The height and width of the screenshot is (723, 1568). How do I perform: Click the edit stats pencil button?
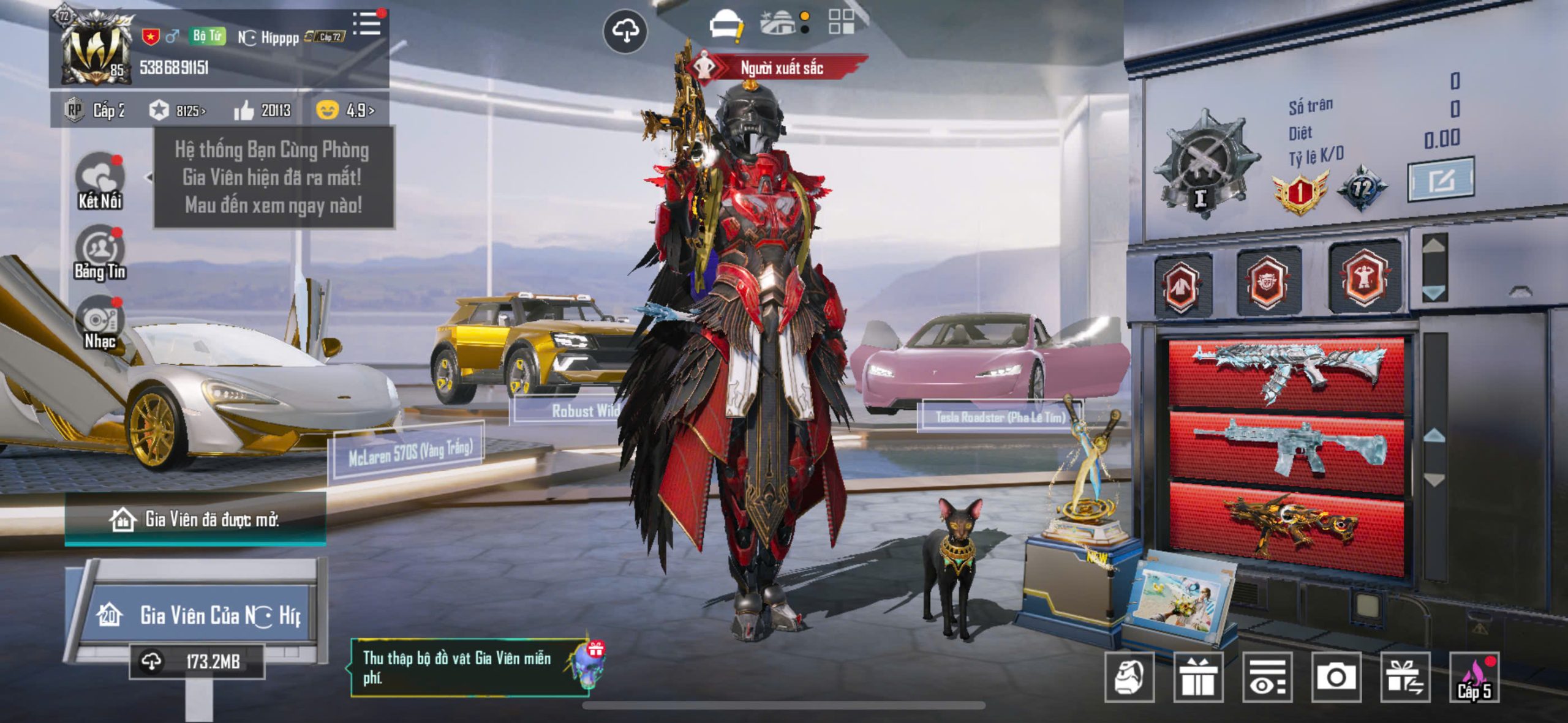[1441, 179]
